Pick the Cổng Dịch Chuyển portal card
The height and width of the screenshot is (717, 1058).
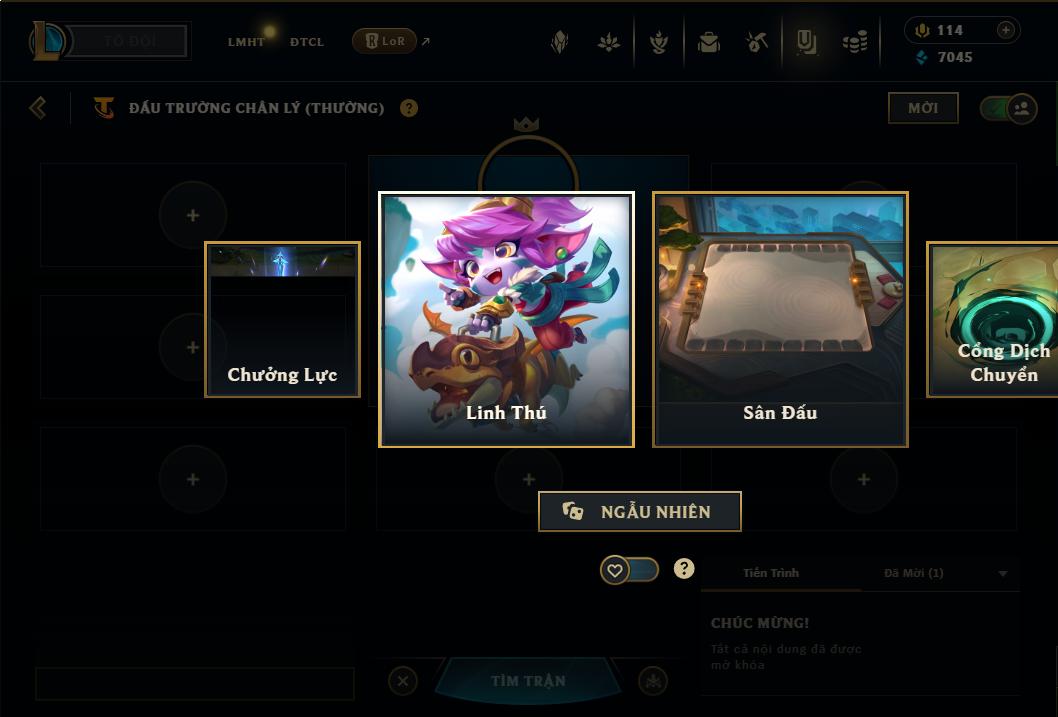point(994,320)
